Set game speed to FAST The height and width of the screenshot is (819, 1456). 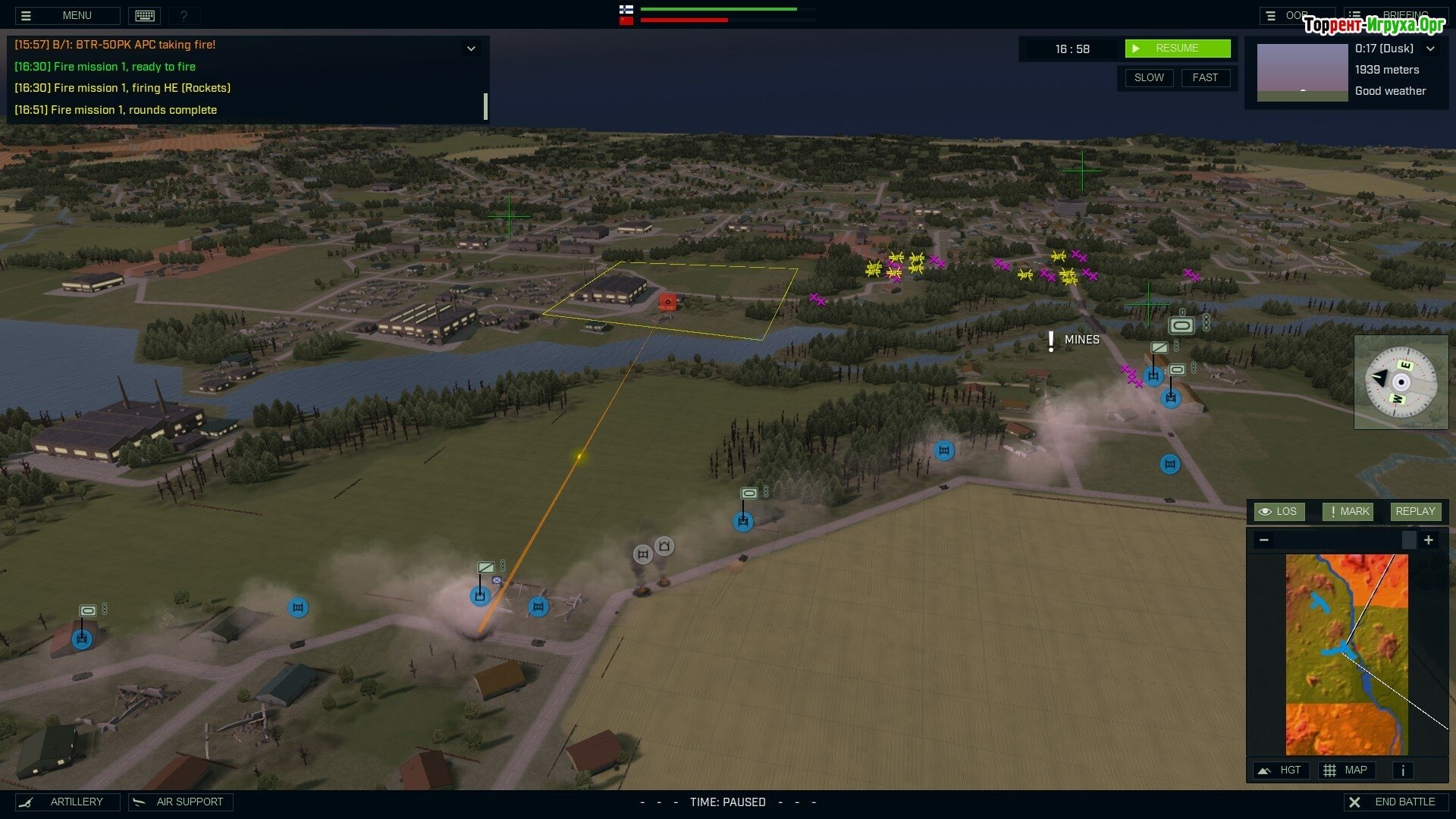tap(1204, 77)
